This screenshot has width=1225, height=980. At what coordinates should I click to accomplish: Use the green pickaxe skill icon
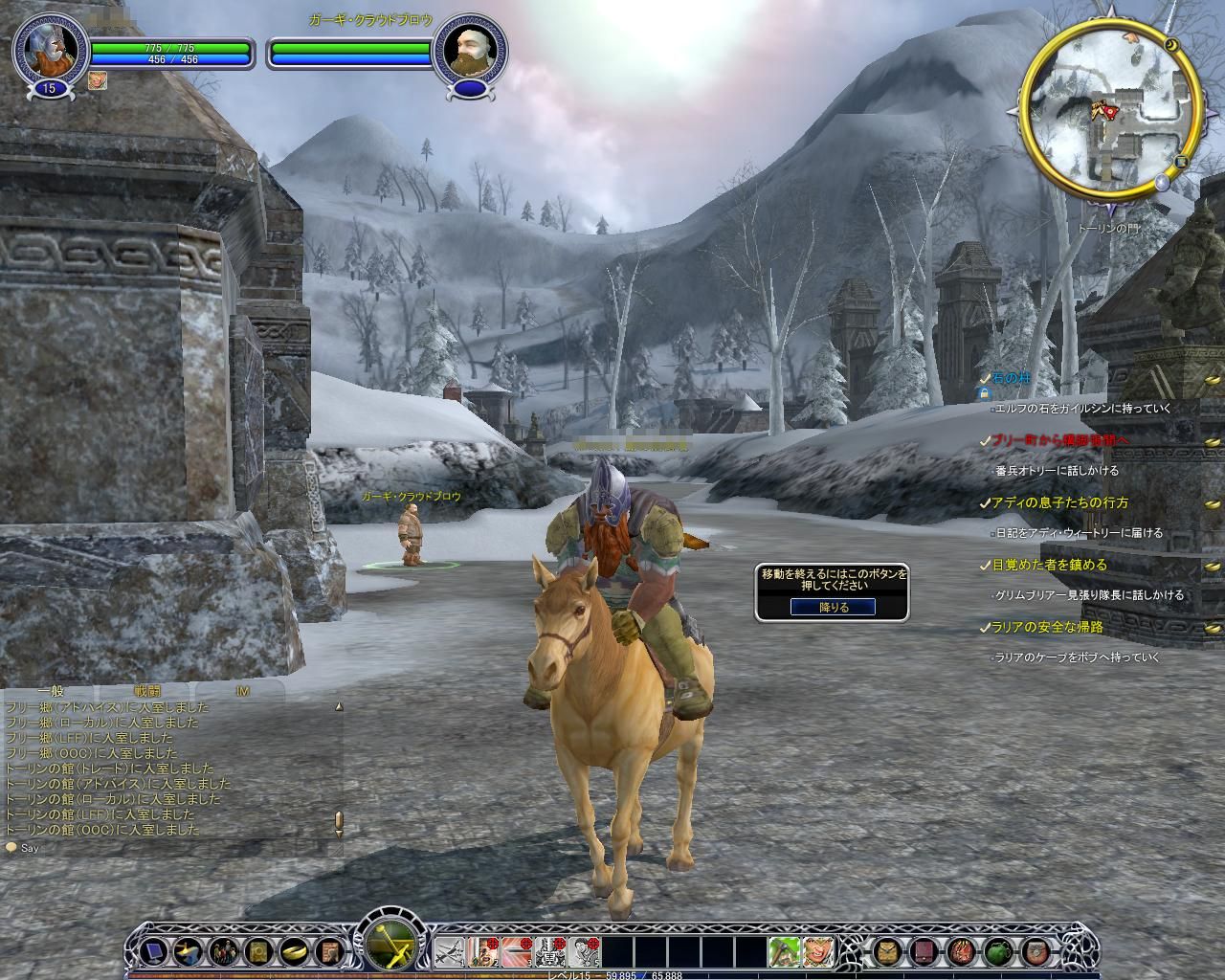[x=784, y=952]
